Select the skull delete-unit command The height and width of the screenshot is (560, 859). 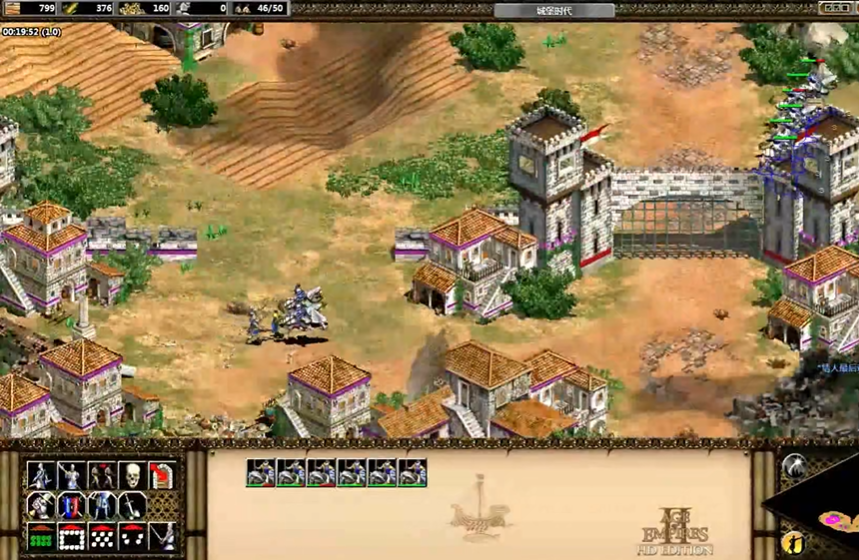coord(131,474)
